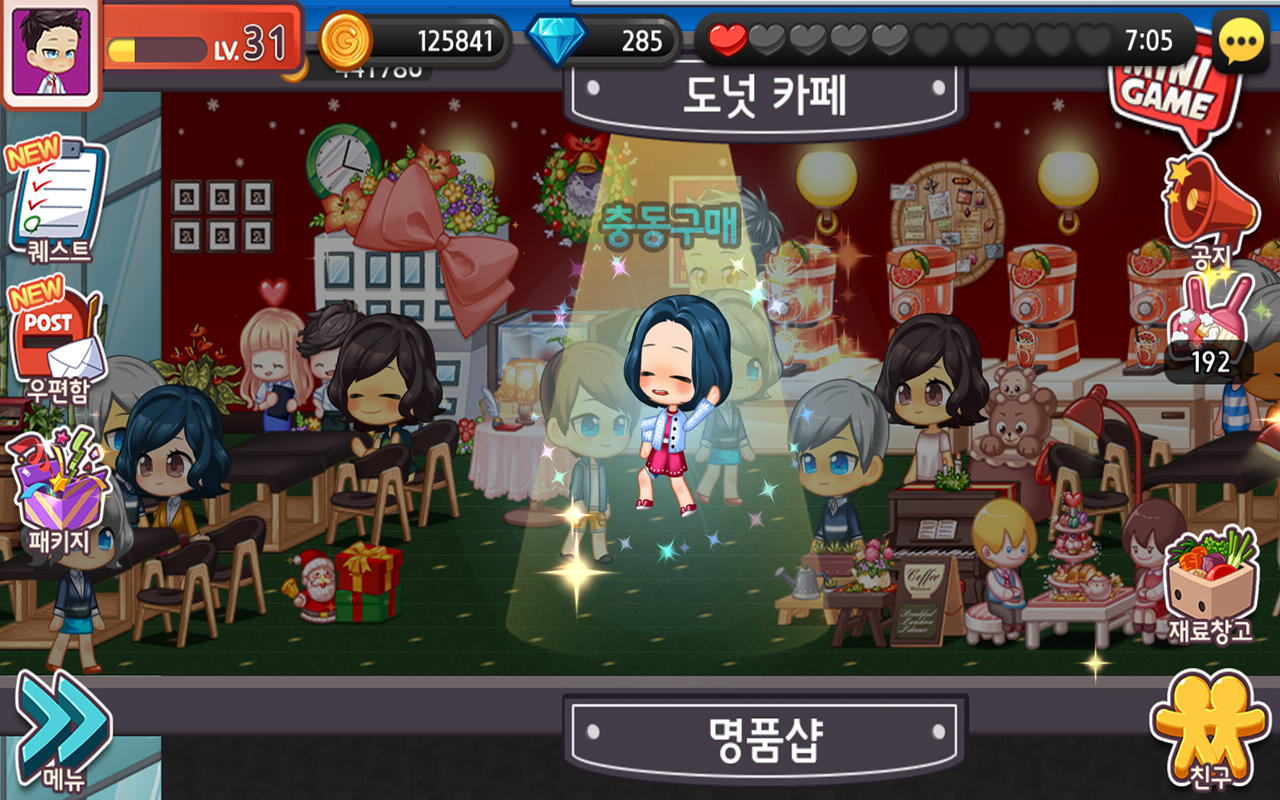Image resolution: width=1280 pixels, height=800 pixels.
Task: Click the blue diamond gem icon
Action: [560, 40]
